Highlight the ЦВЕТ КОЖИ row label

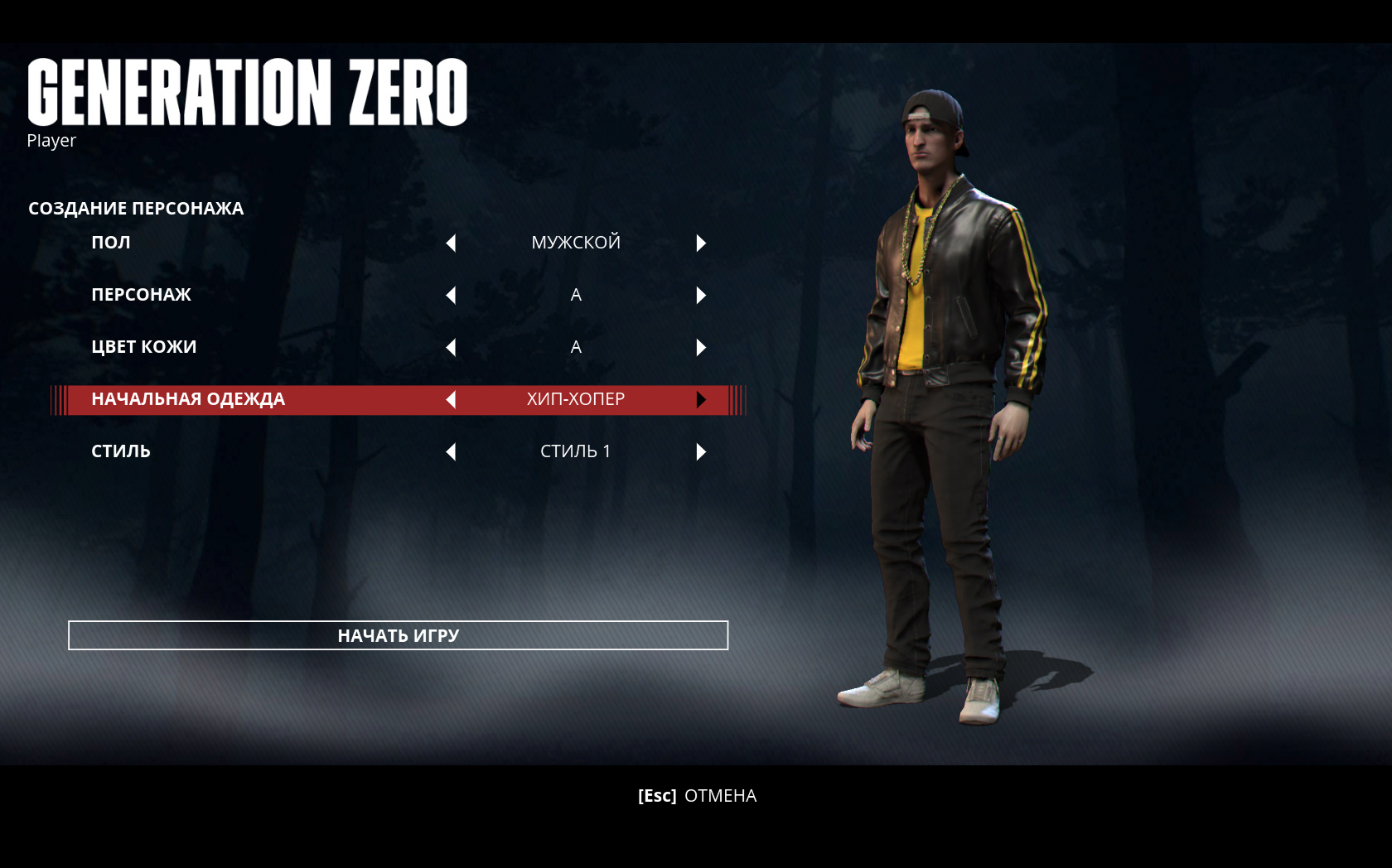click(143, 347)
